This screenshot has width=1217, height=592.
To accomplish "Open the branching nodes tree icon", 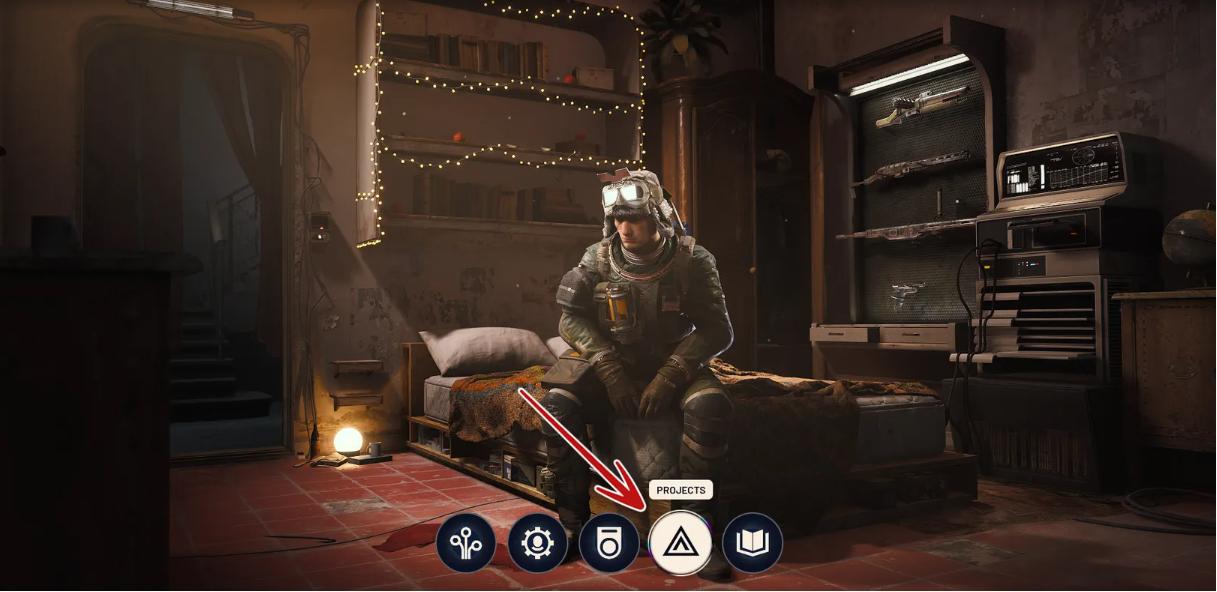I will point(465,543).
